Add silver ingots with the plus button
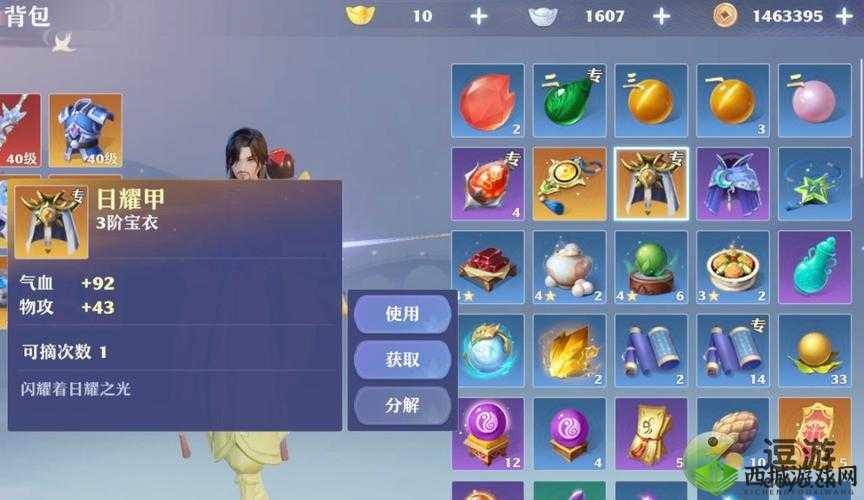 pos(661,16)
